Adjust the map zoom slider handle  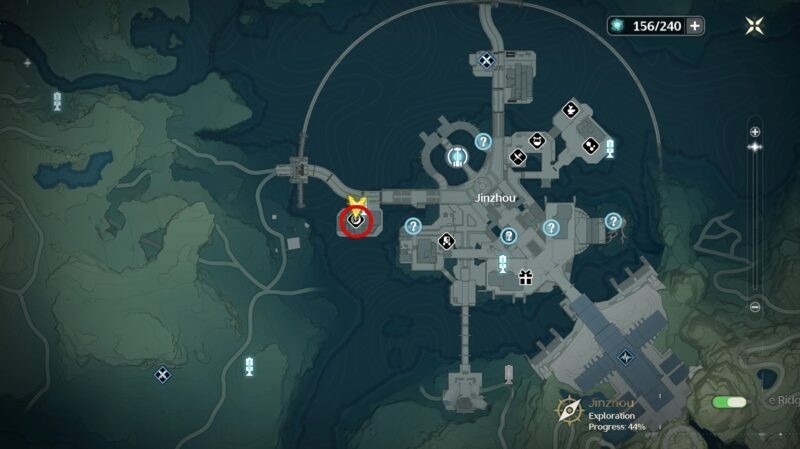tap(755, 147)
